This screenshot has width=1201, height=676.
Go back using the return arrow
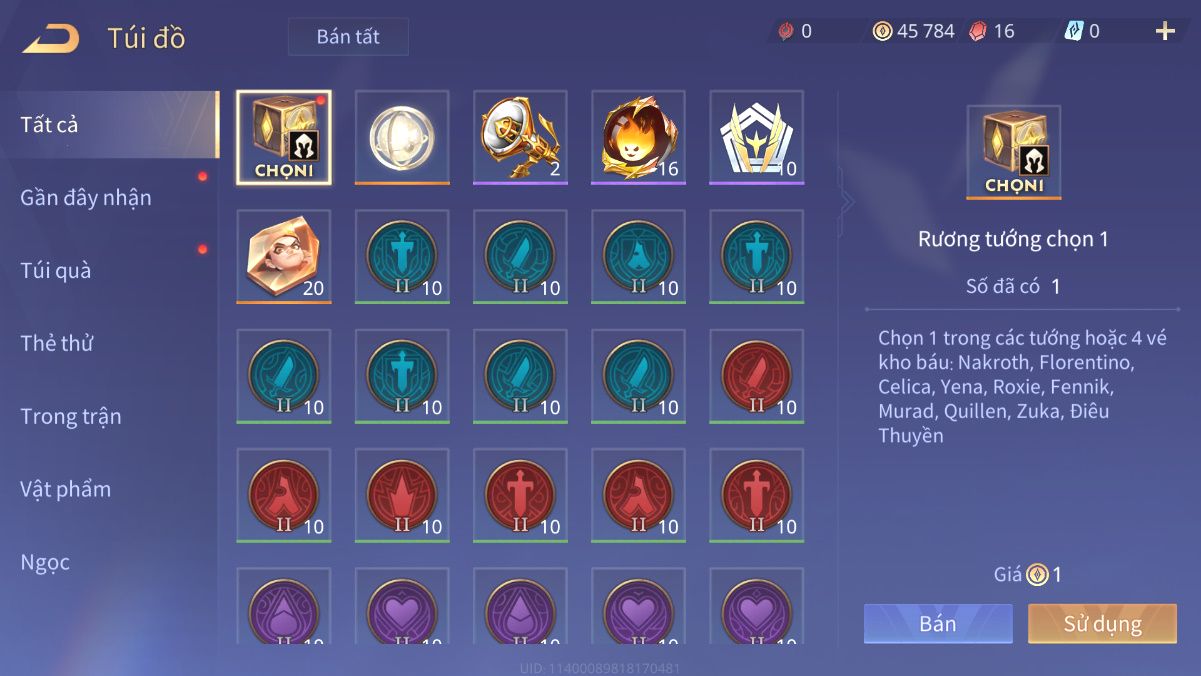tap(51, 39)
